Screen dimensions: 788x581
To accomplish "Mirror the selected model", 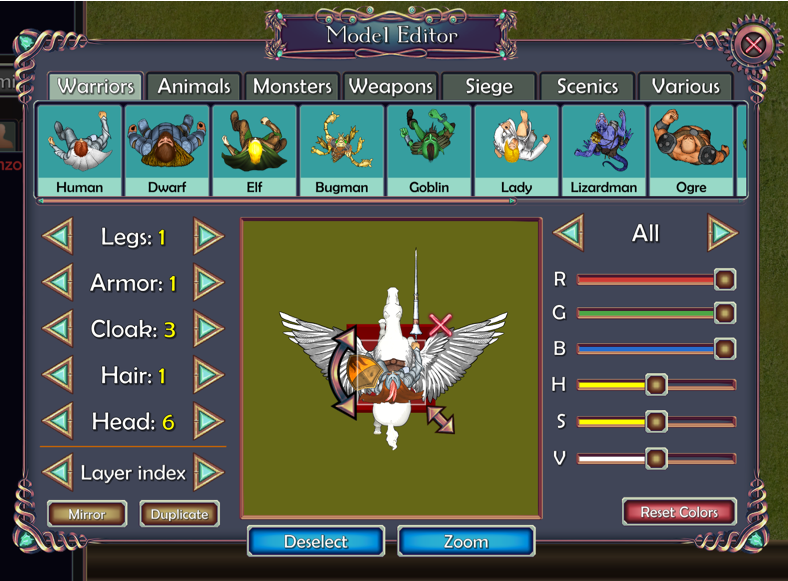I will (x=87, y=514).
